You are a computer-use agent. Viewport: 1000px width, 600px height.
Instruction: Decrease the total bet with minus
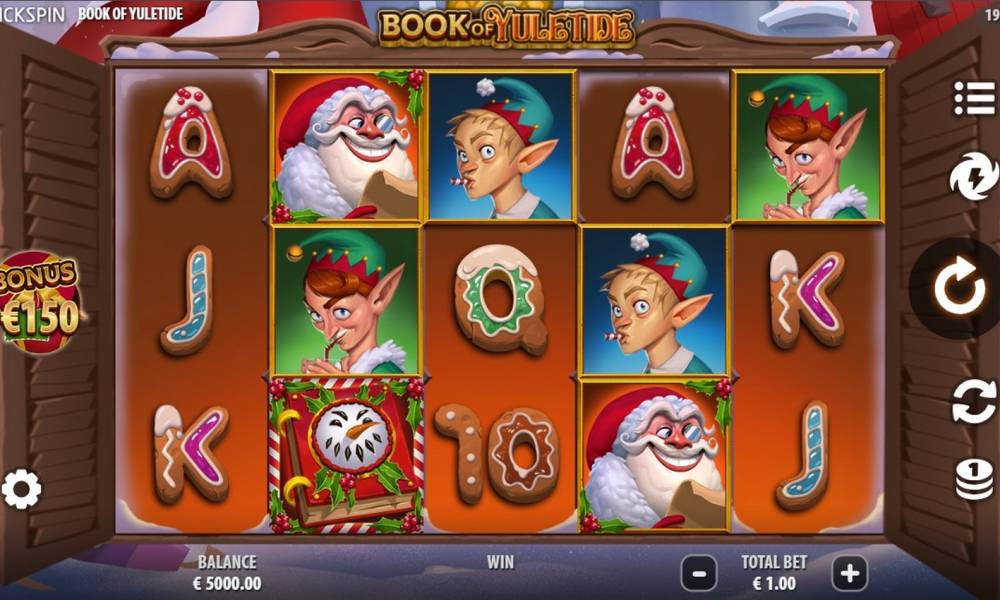coord(699,573)
